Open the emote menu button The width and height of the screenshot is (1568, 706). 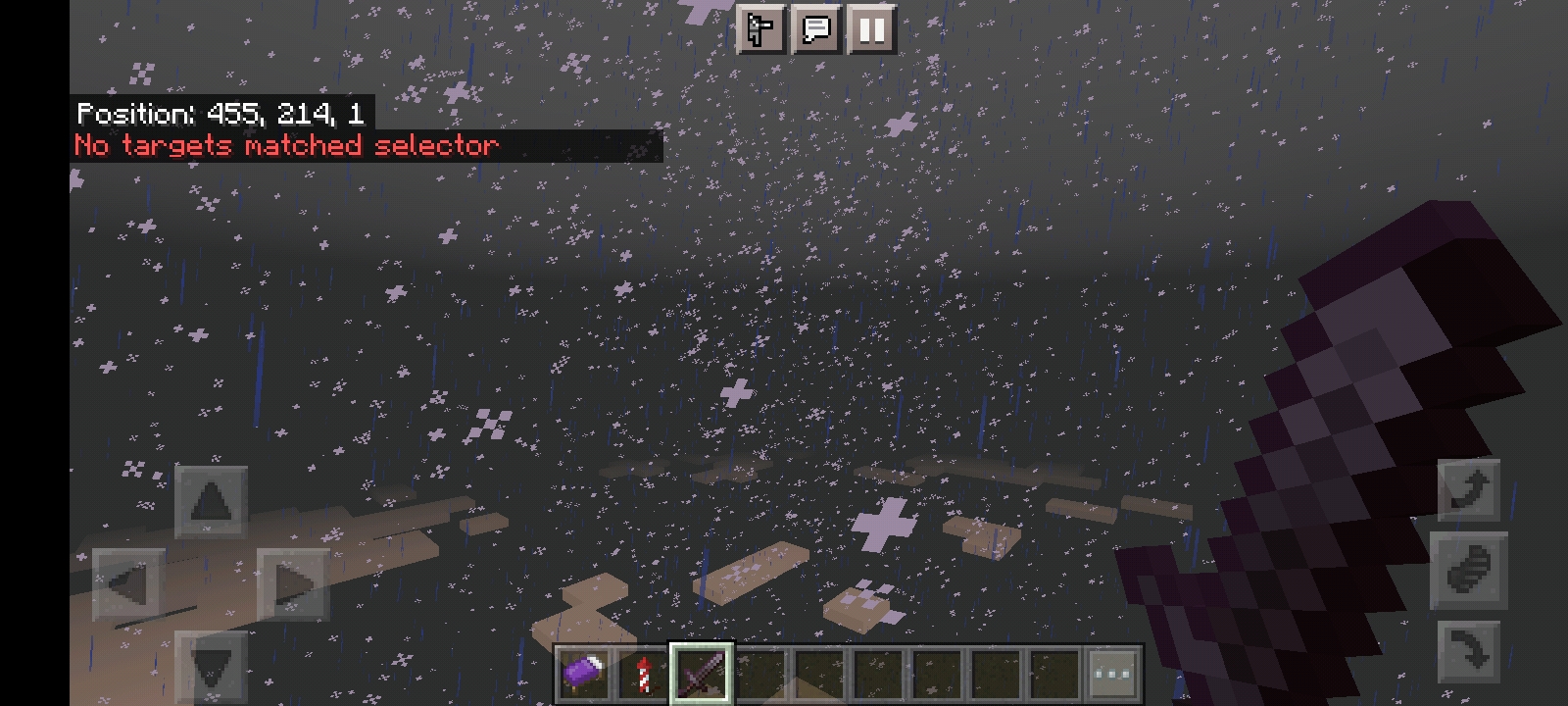(761, 30)
